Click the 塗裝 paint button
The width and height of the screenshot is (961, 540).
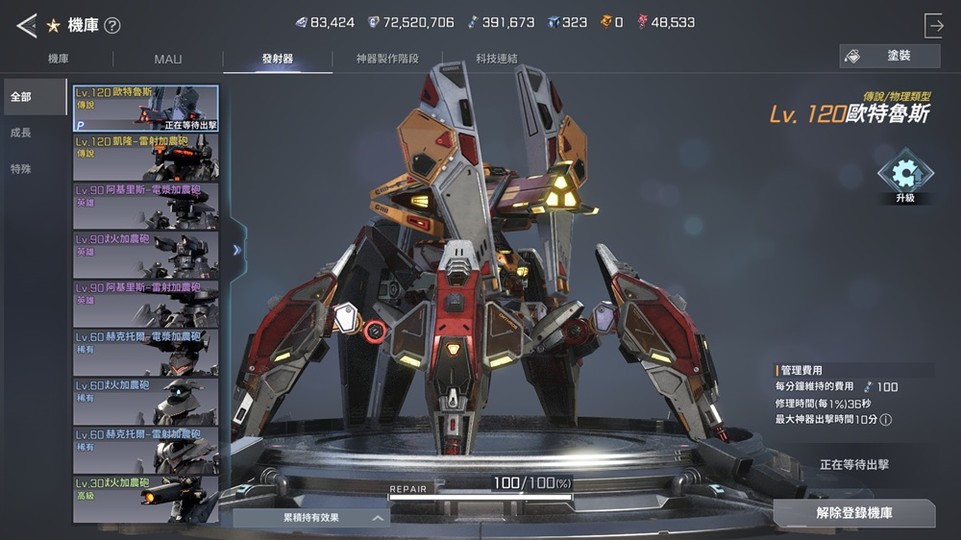coord(890,56)
